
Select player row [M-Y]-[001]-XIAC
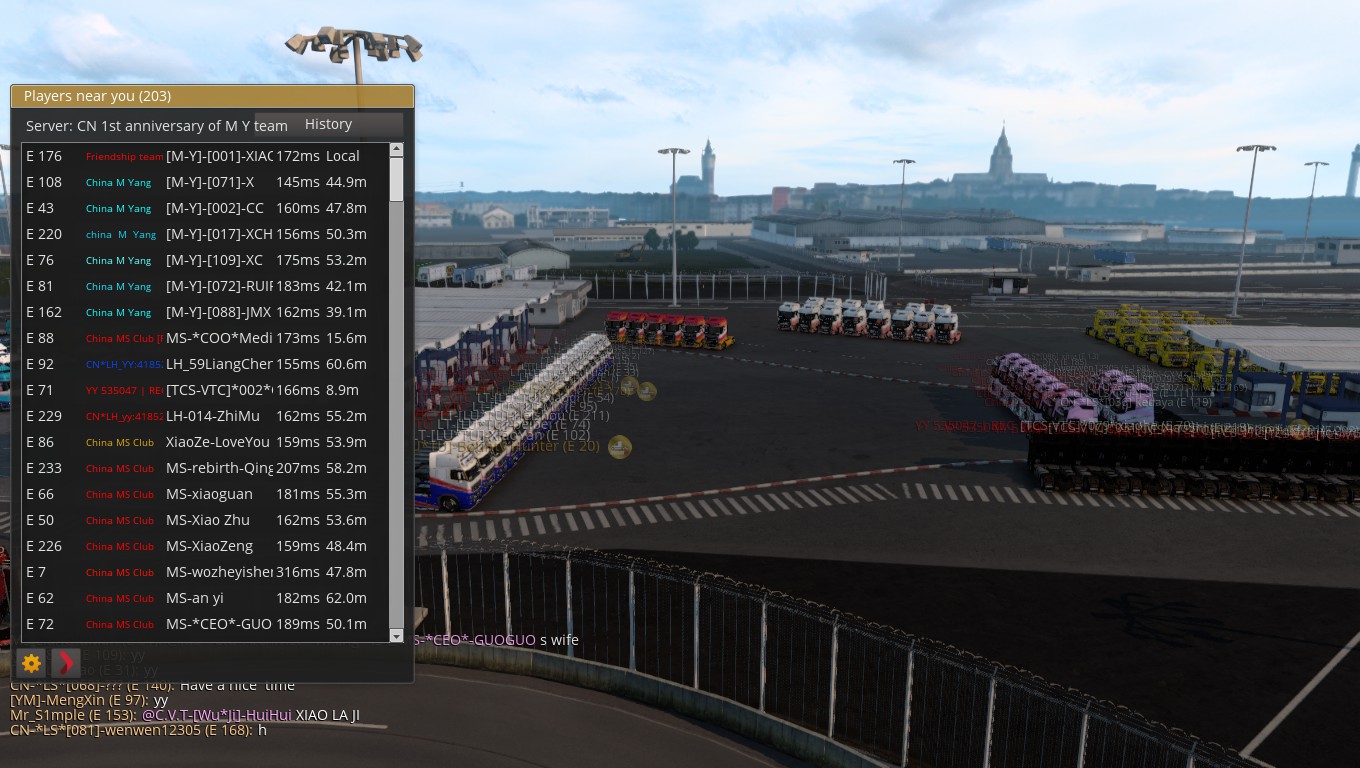pos(218,156)
